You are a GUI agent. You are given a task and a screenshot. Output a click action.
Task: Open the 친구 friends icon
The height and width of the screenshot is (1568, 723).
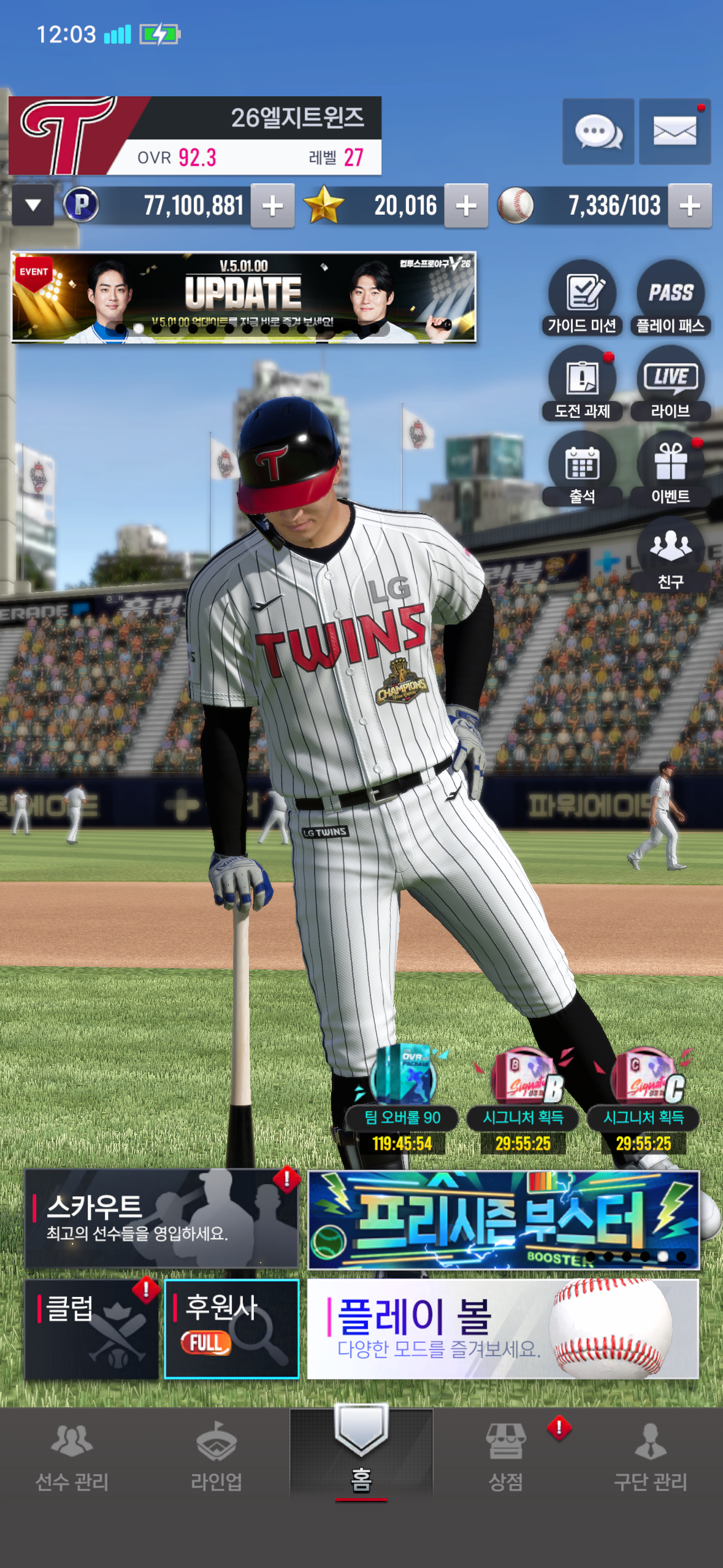coord(670,554)
